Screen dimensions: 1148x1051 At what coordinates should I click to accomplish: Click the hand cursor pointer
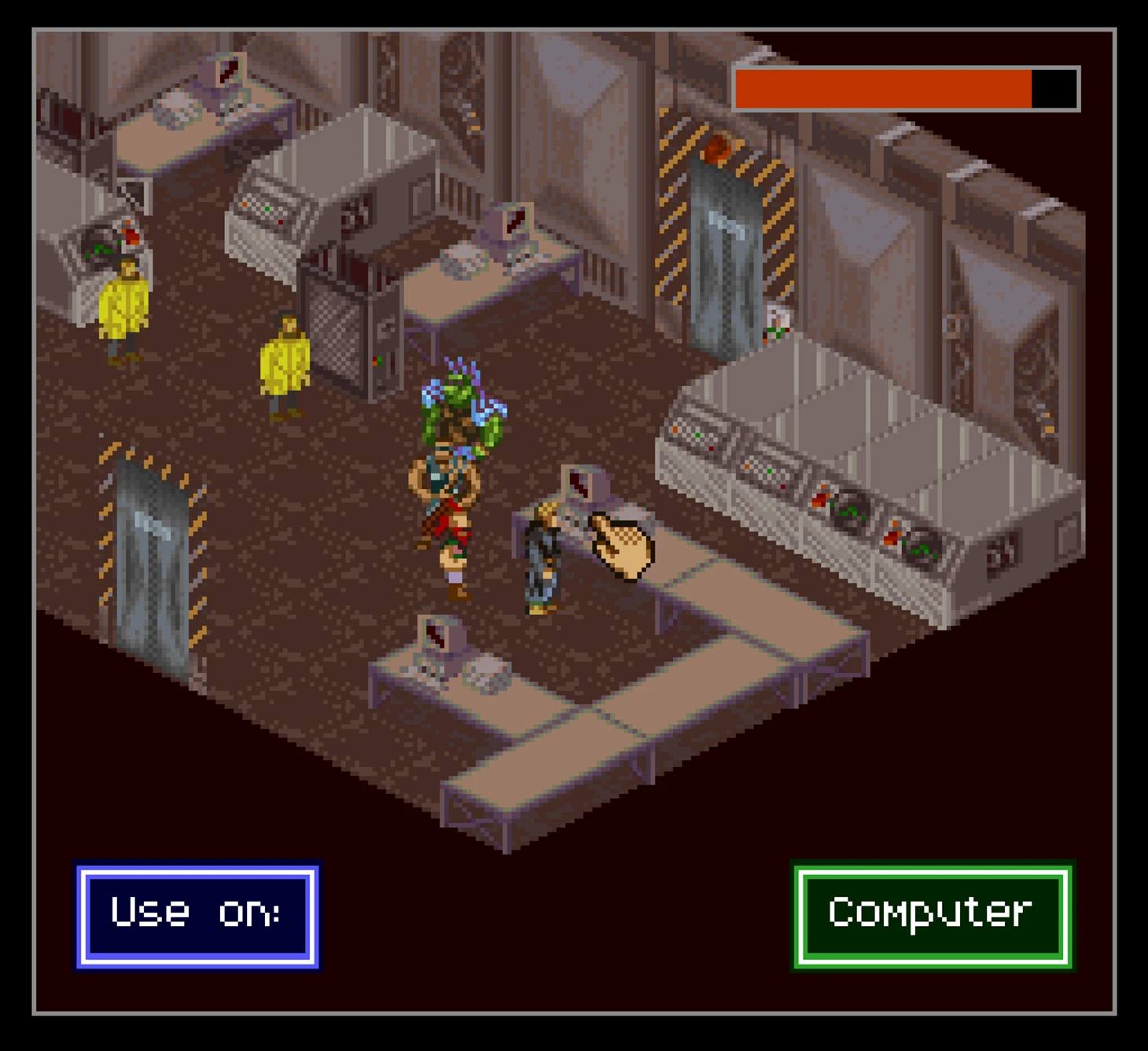tap(621, 542)
